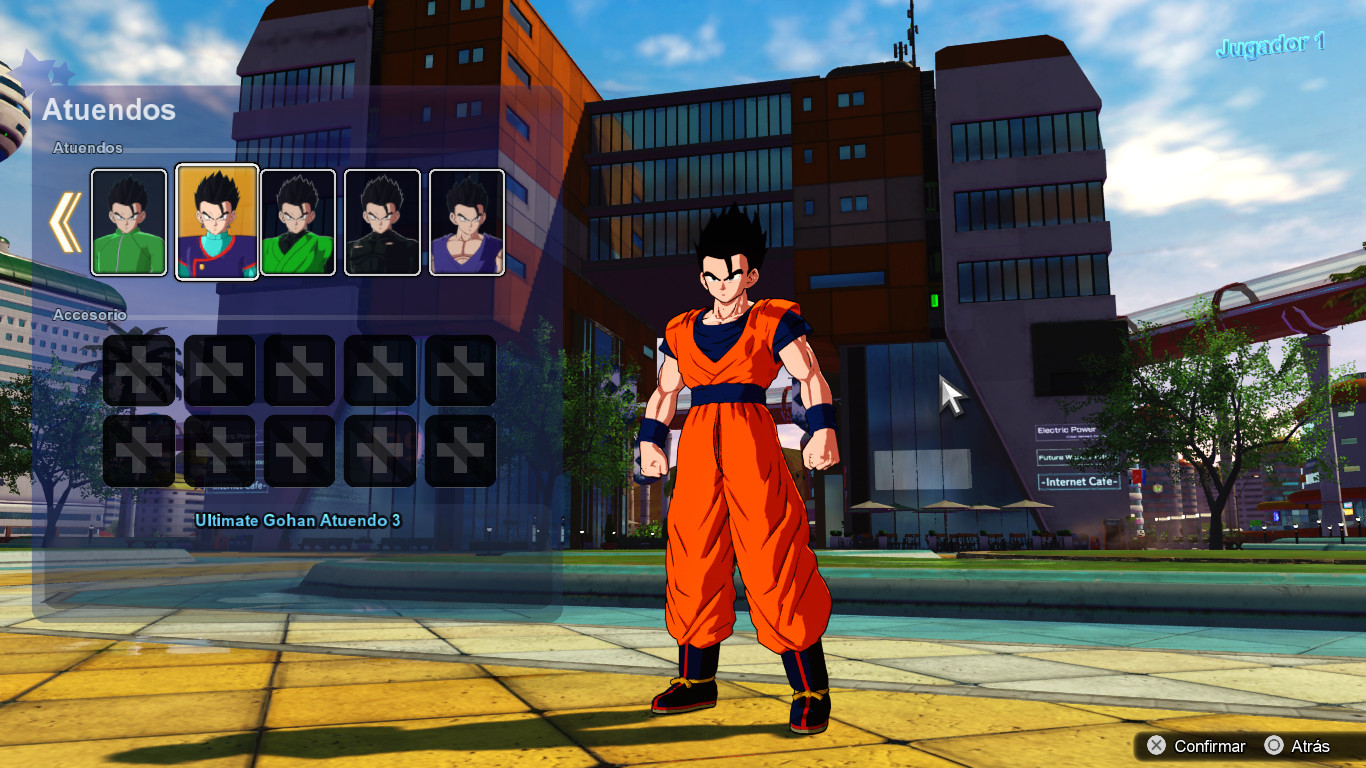Click the second accessory slot in top row
The width and height of the screenshot is (1366, 768).
click(x=219, y=371)
